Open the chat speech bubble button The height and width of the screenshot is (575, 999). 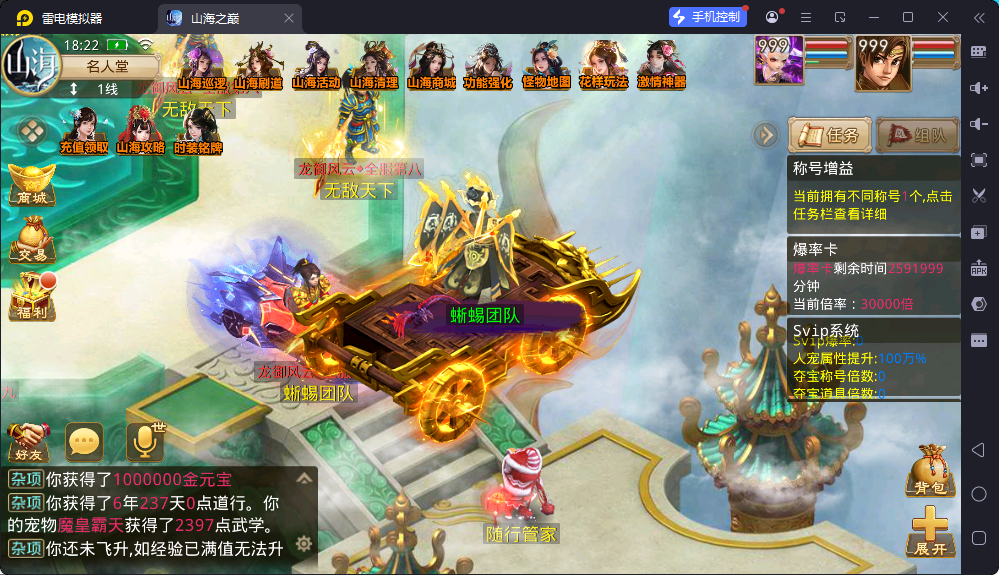point(84,440)
